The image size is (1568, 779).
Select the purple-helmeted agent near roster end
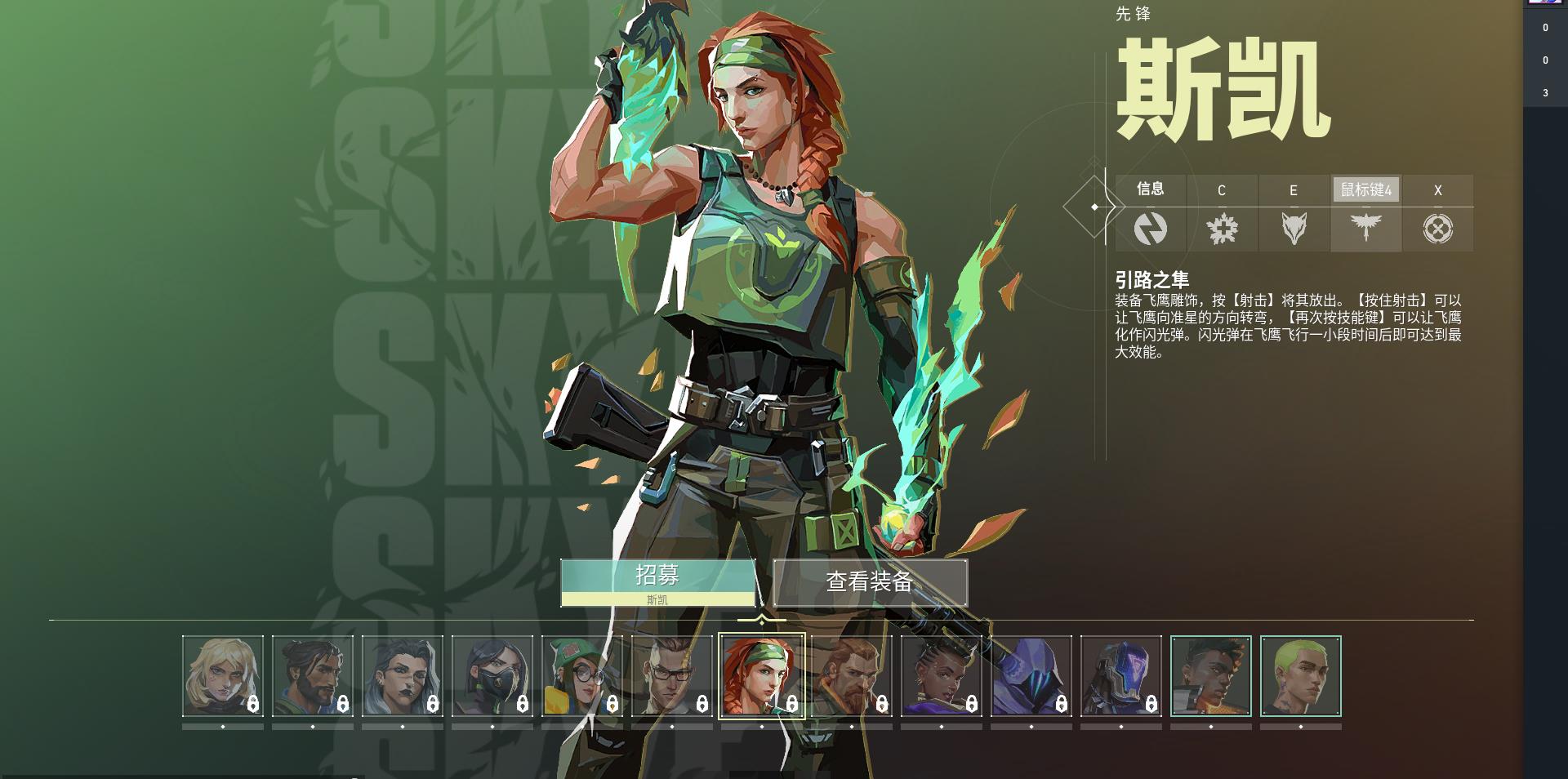click(x=1123, y=678)
